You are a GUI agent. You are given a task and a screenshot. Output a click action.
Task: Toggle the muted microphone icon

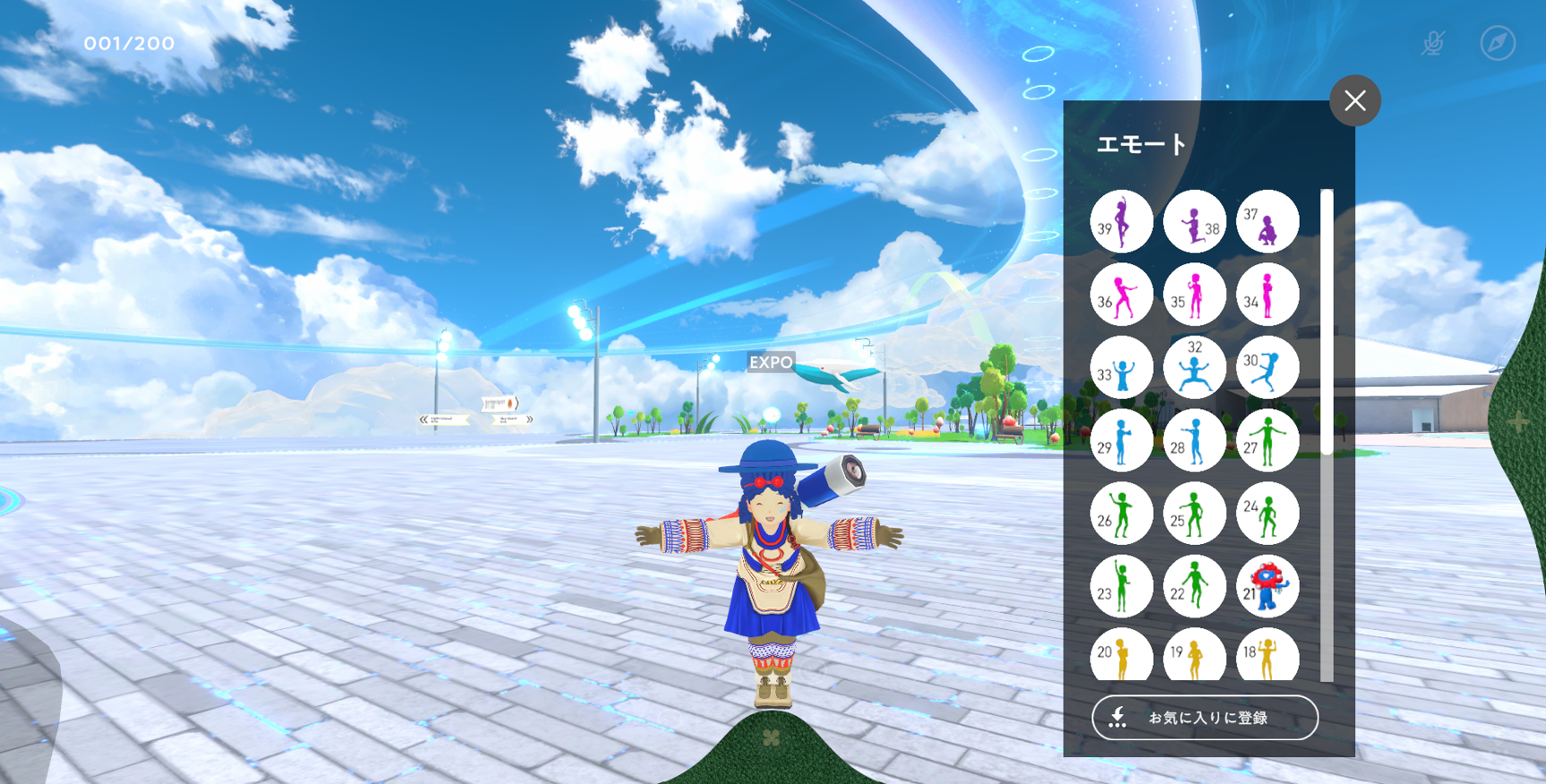(x=1432, y=43)
